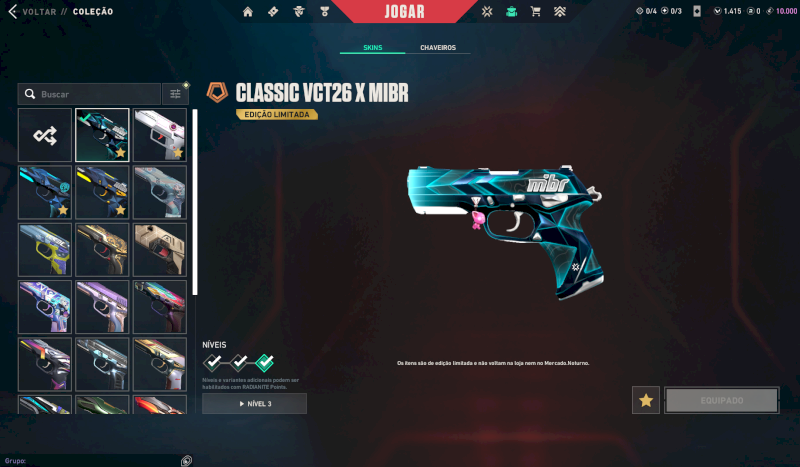Screen dimensions: 800x467
Task: Select the white Classic skin with pink dot
Action: [160, 135]
